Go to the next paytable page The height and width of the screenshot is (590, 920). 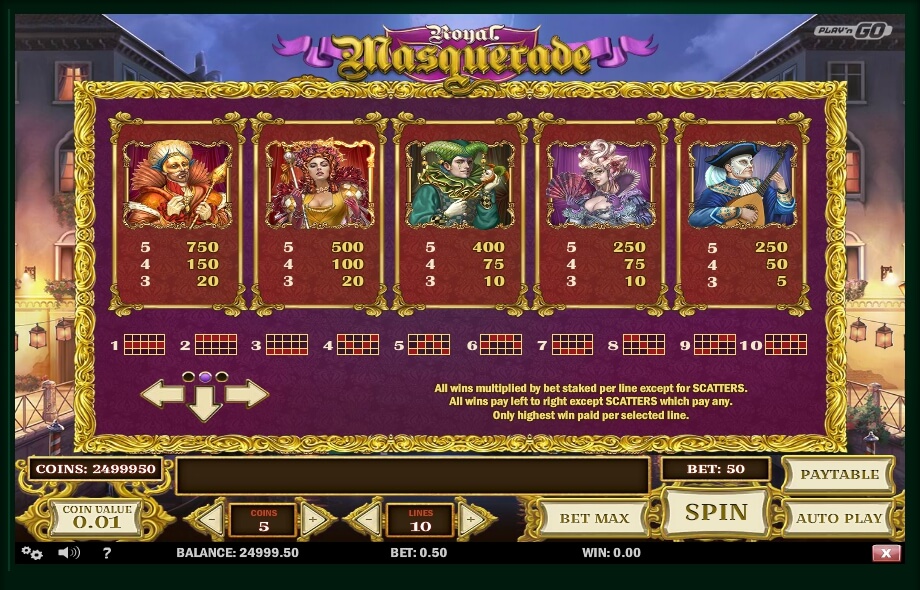point(248,393)
